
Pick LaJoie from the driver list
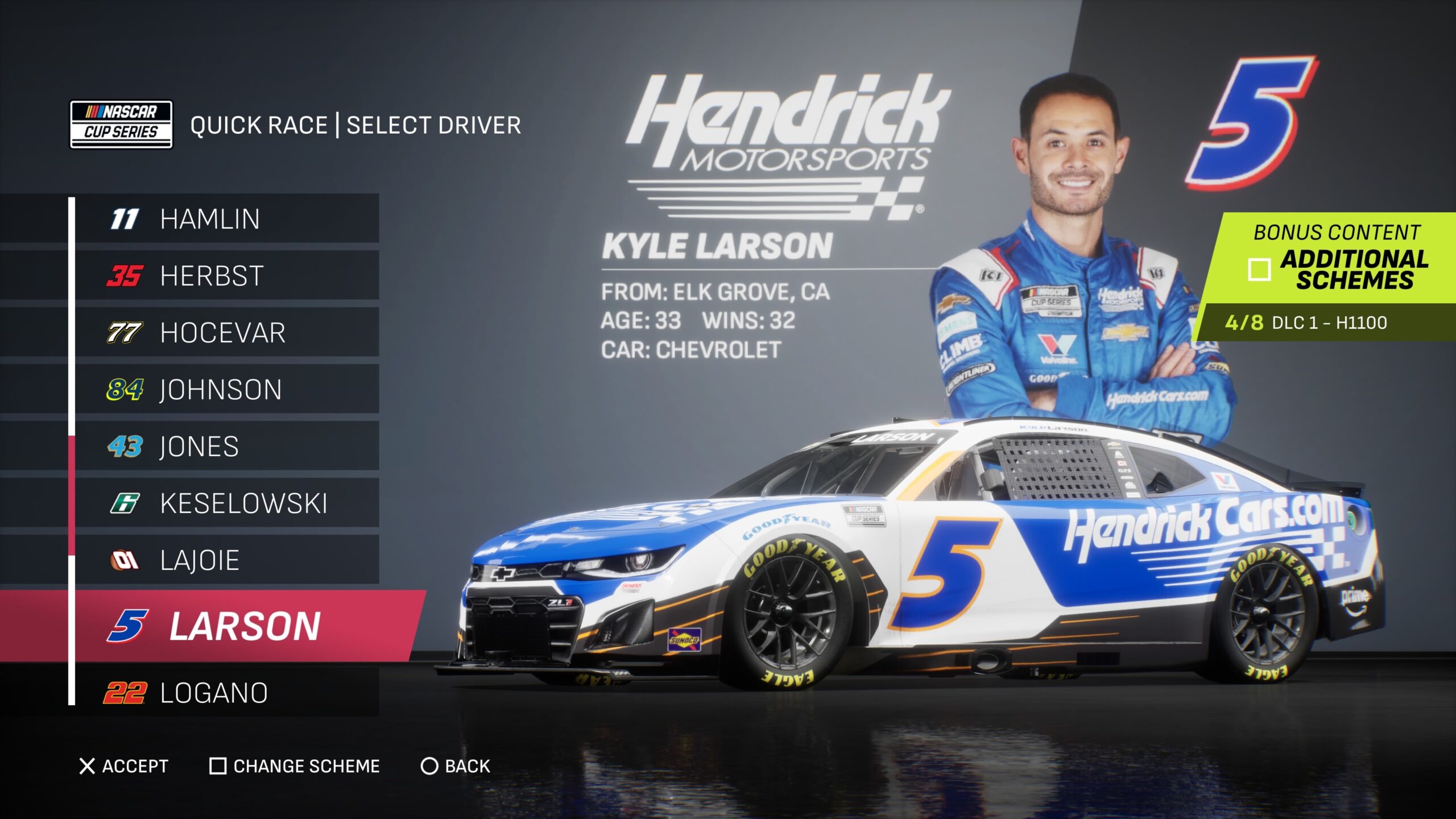click(x=227, y=560)
